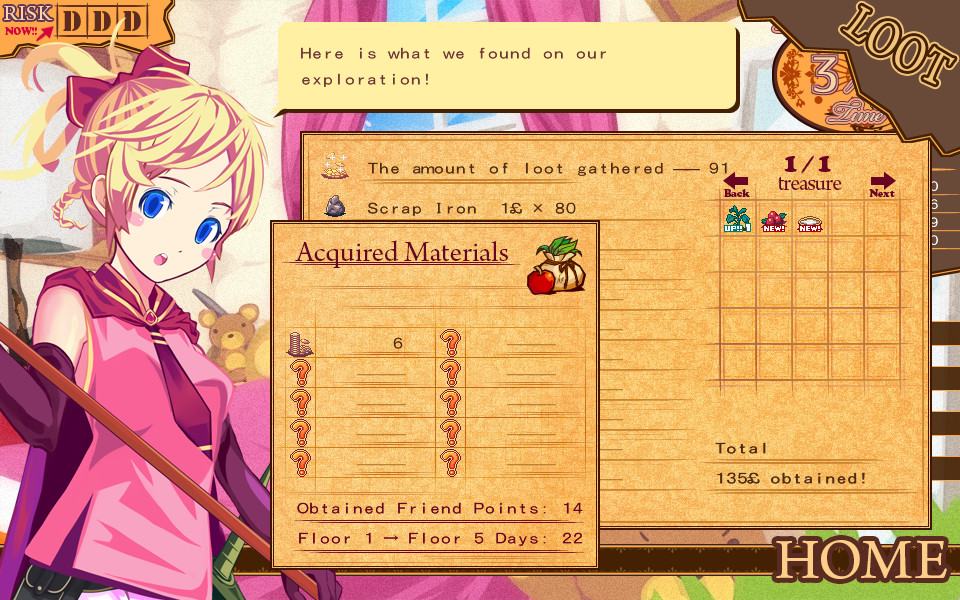Click the HOME button
960x600 pixels.
860,559
